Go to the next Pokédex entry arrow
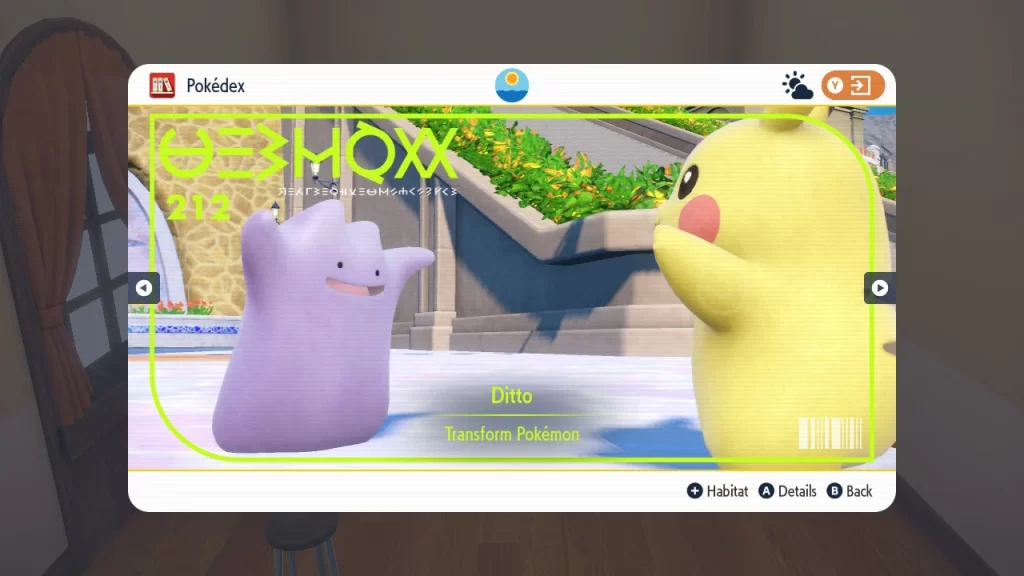The image size is (1024, 576). pos(879,288)
